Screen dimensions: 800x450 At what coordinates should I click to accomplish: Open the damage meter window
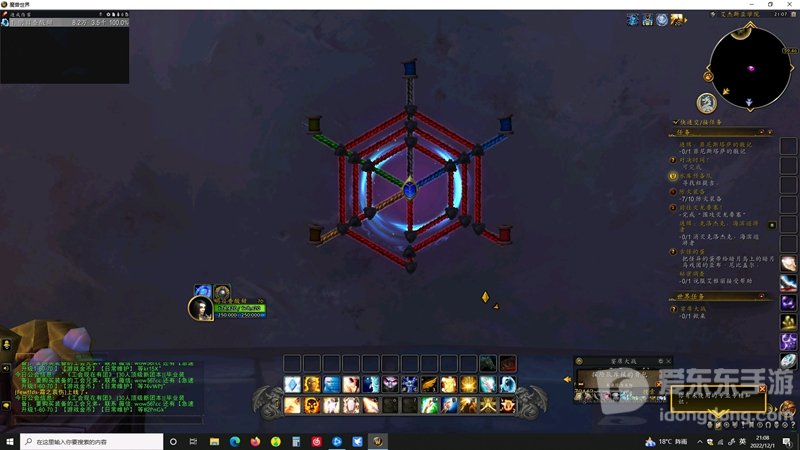64,50
